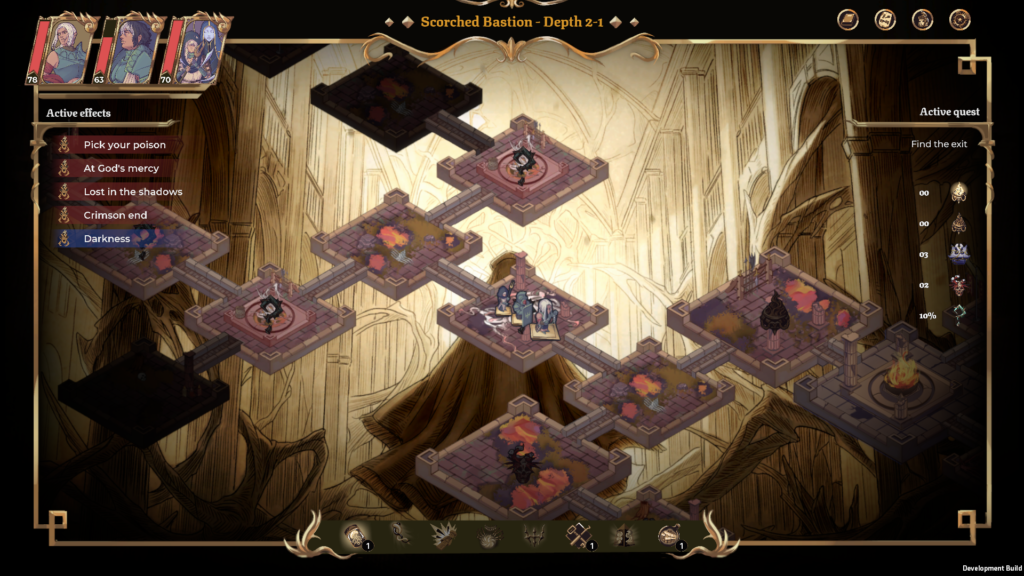The height and width of the screenshot is (576, 1024).
Task: Open the book icon in the top bar
Action: [x=848, y=20]
